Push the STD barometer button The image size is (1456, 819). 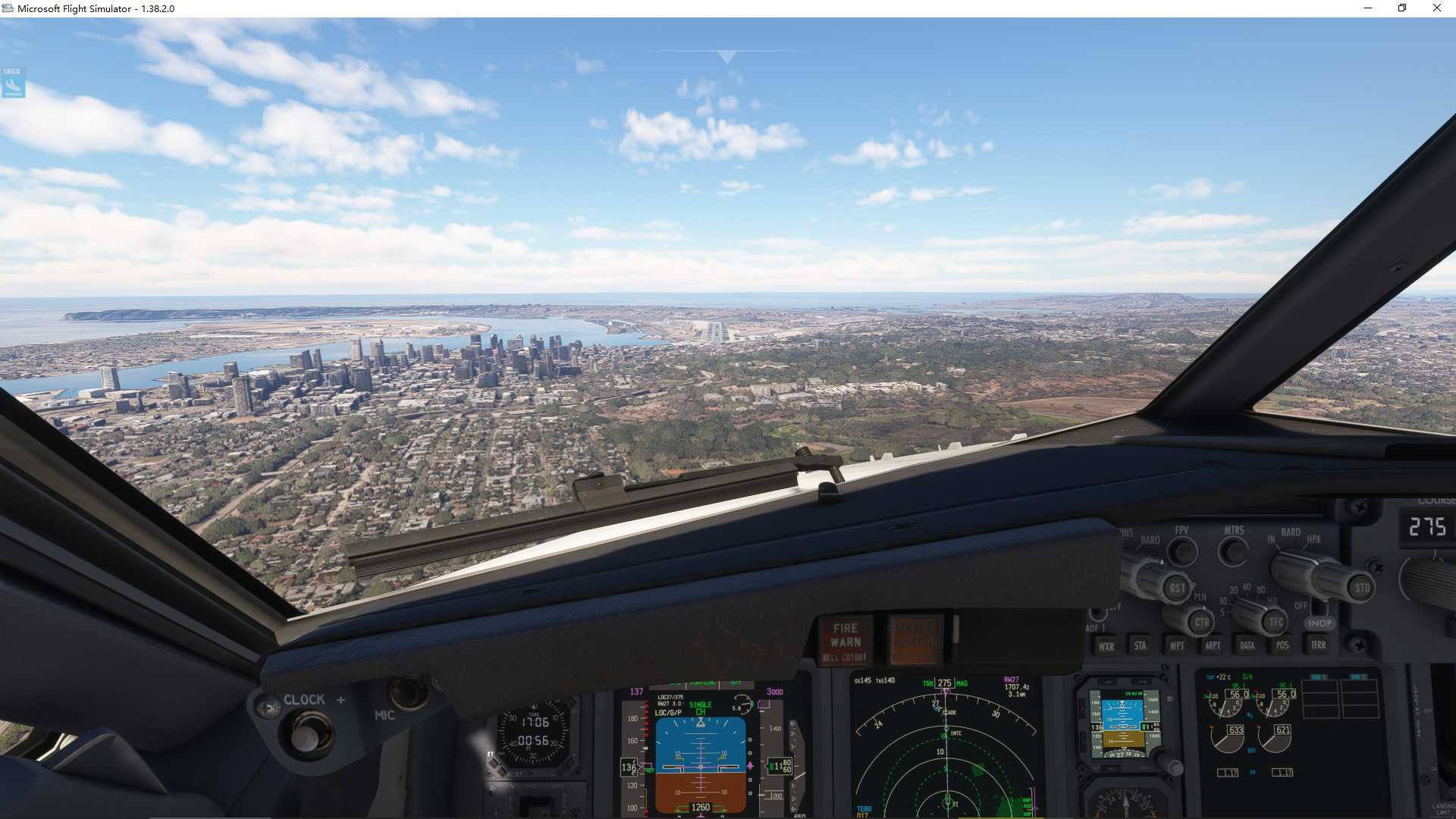[x=1362, y=588]
